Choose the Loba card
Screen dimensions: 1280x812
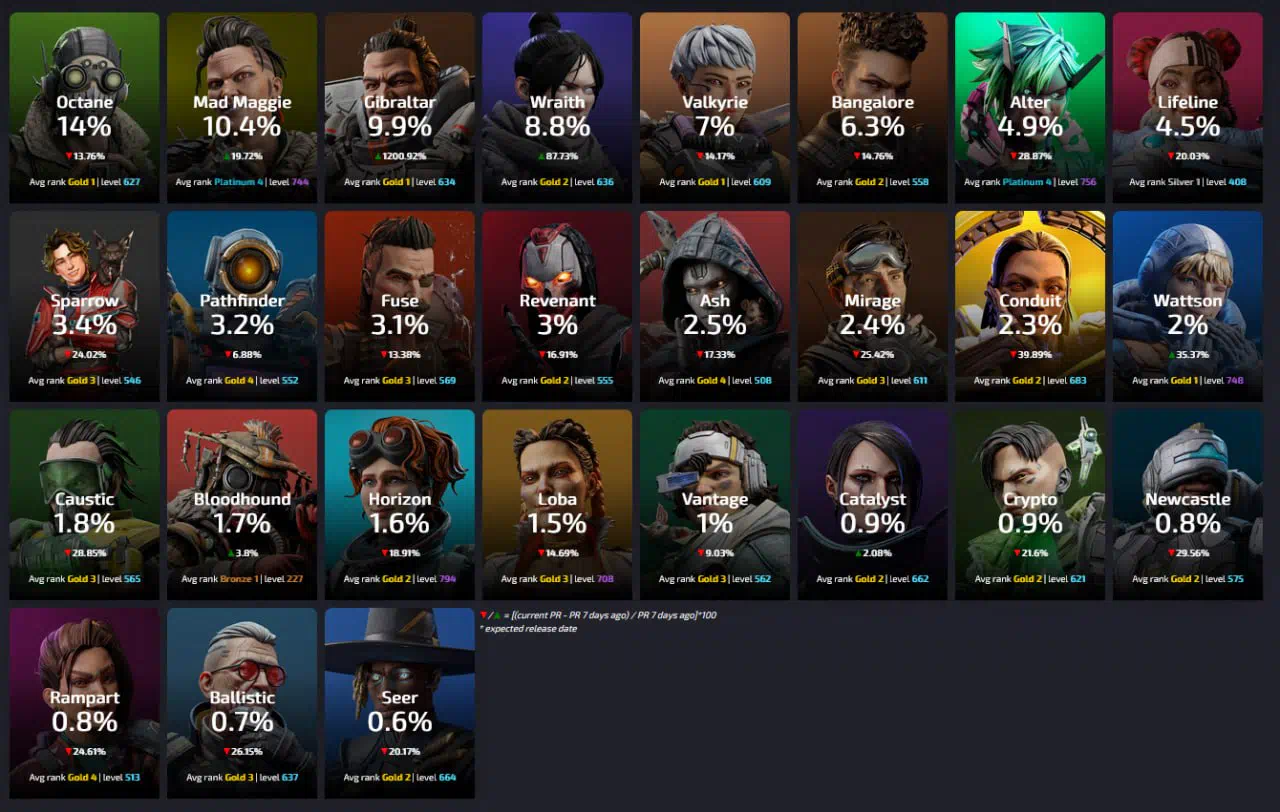[x=557, y=504]
